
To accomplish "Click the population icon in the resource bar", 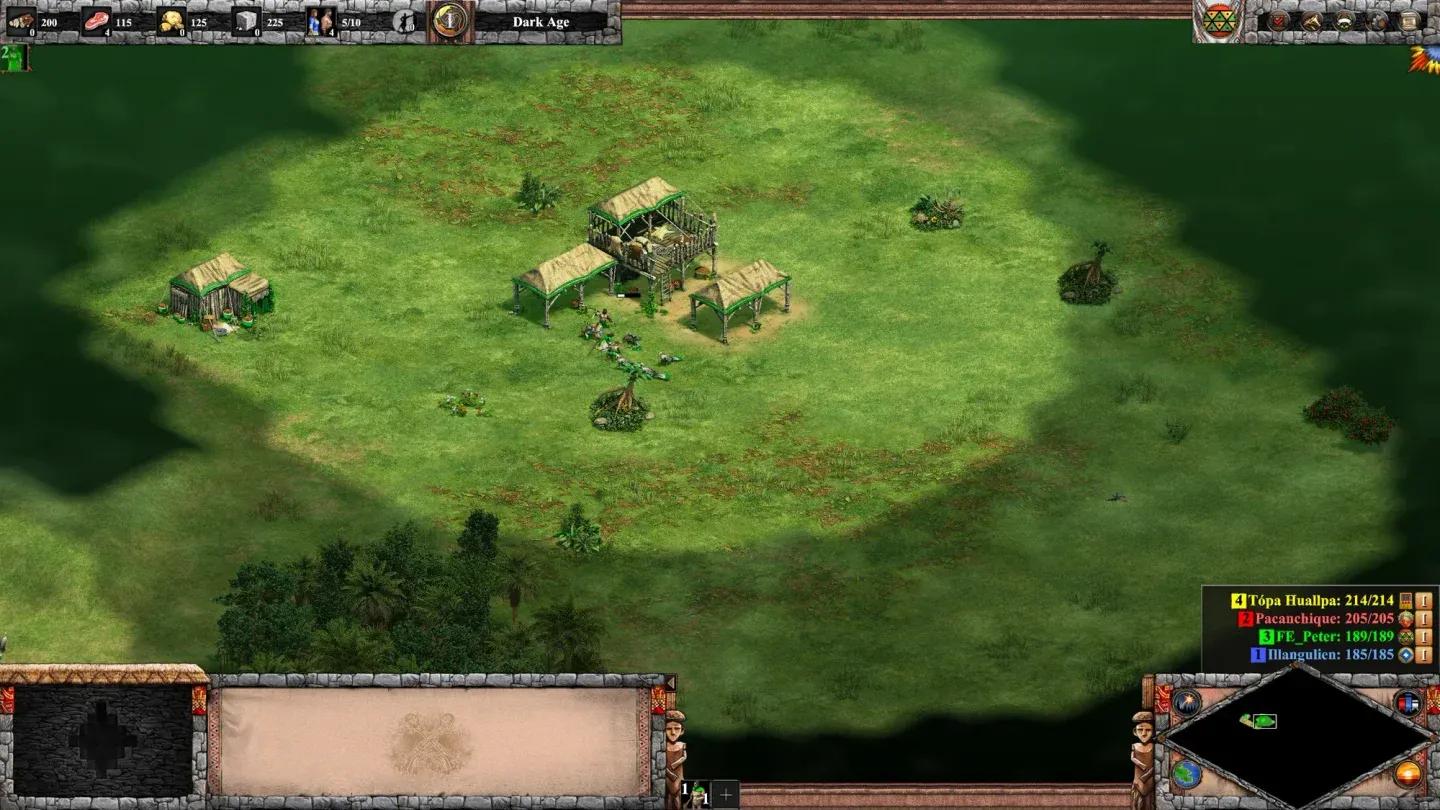I will (x=320, y=21).
